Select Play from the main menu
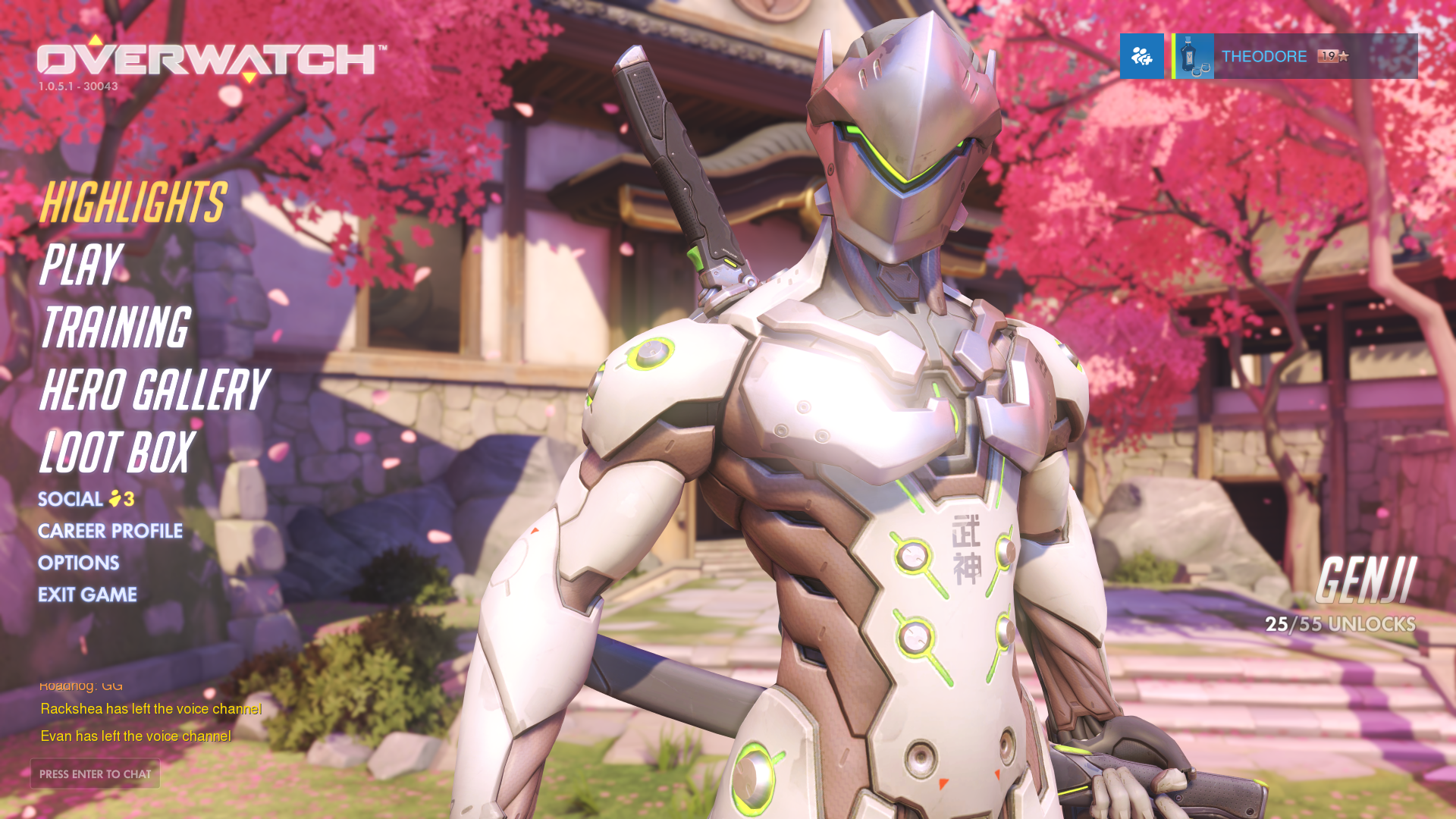1456x819 pixels. point(80,265)
